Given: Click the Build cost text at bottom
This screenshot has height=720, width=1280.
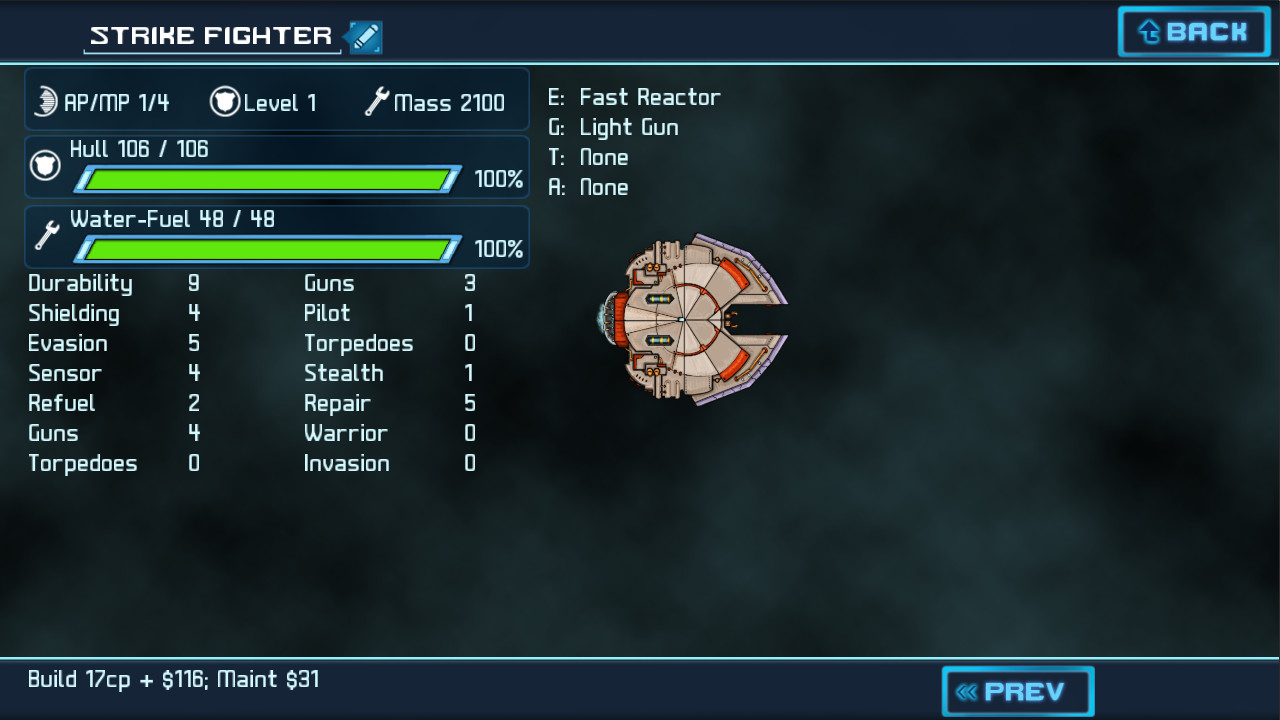Looking at the screenshot, I should (170, 679).
